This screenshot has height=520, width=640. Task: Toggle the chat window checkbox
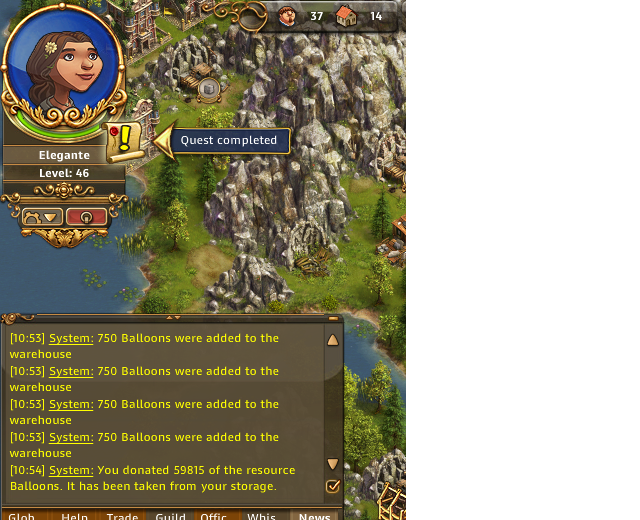pyautogui.click(x=333, y=486)
